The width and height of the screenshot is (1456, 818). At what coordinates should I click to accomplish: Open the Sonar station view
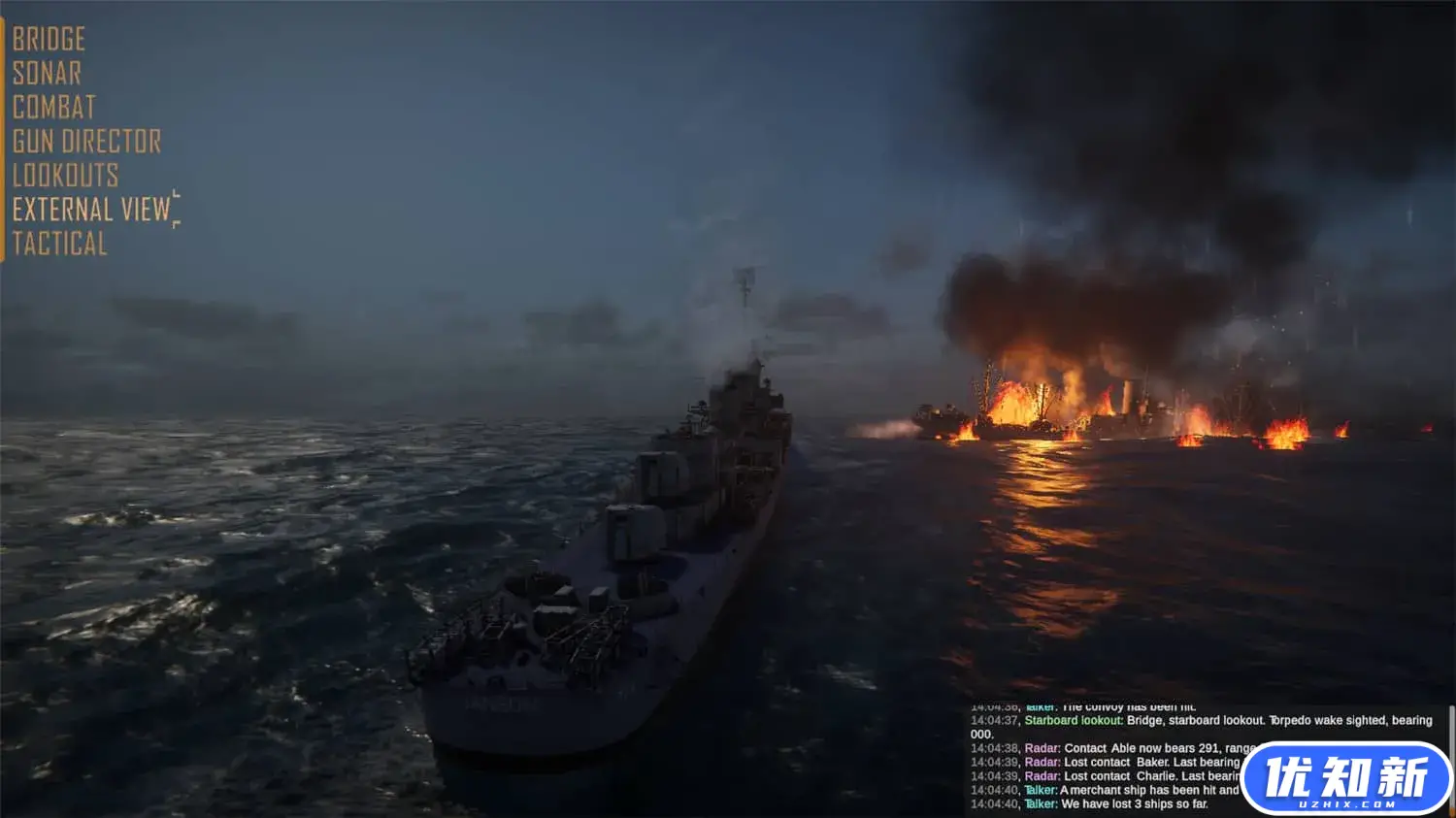pyautogui.click(x=44, y=74)
